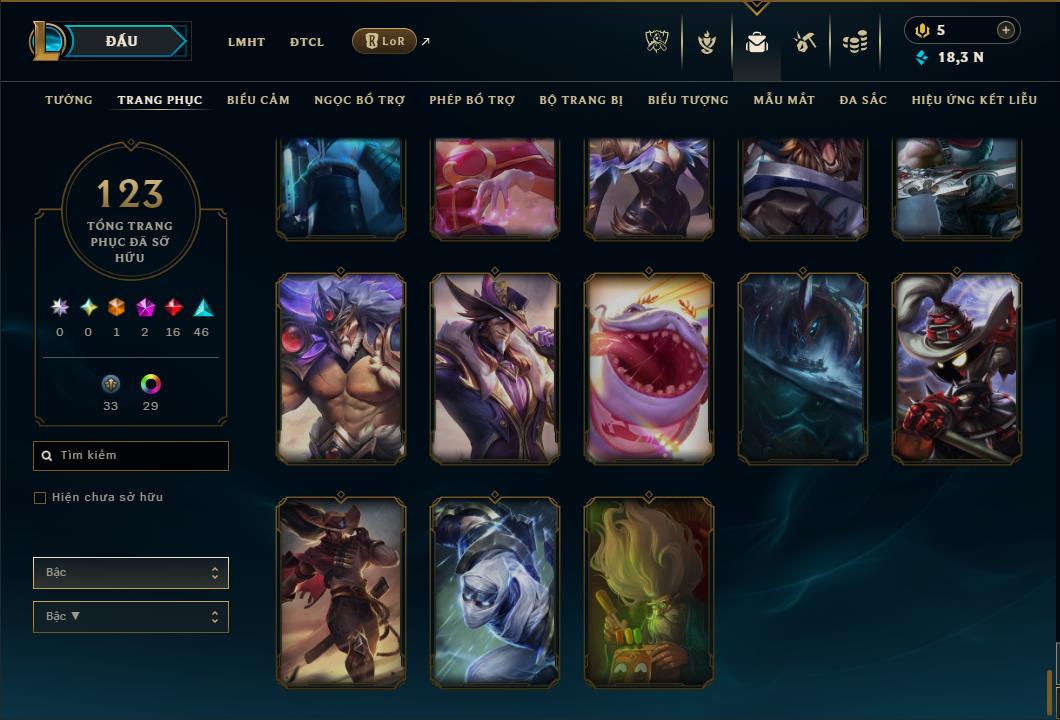Launch the LoR shortcut button

[x=384, y=41]
